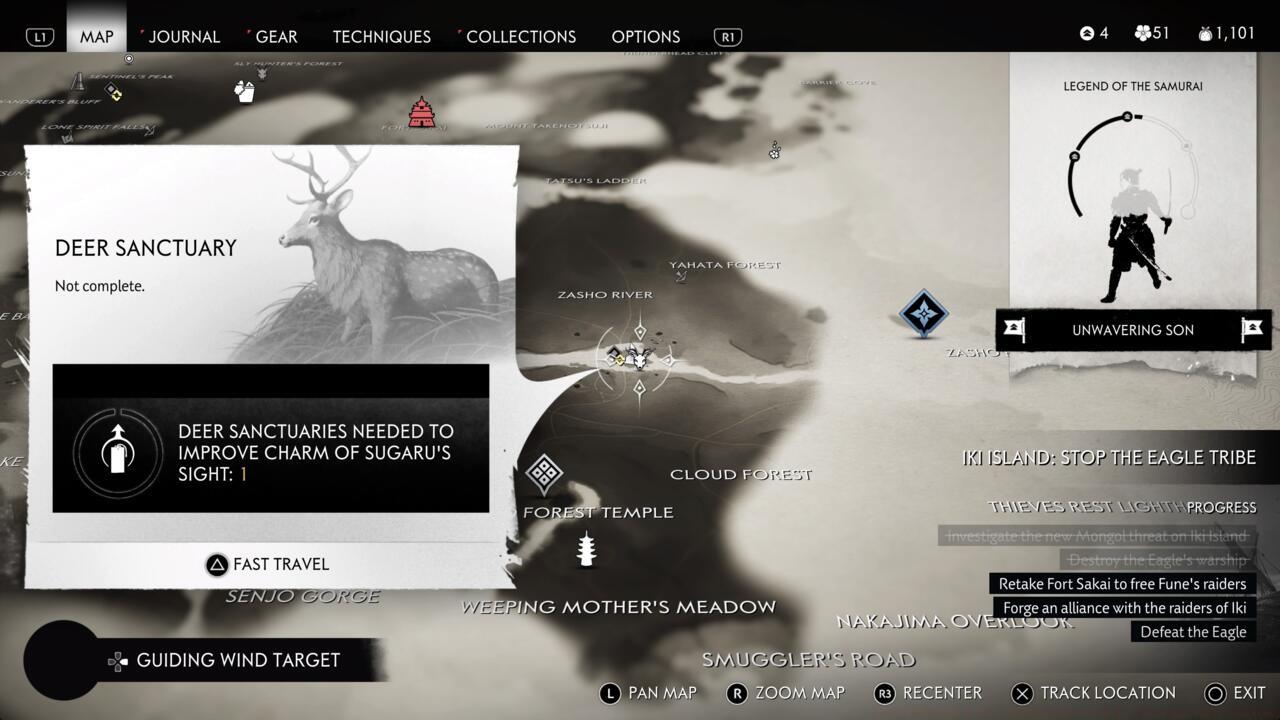This screenshot has width=1280, height=720.
Task: Select the Map tab
Action: 97,37
